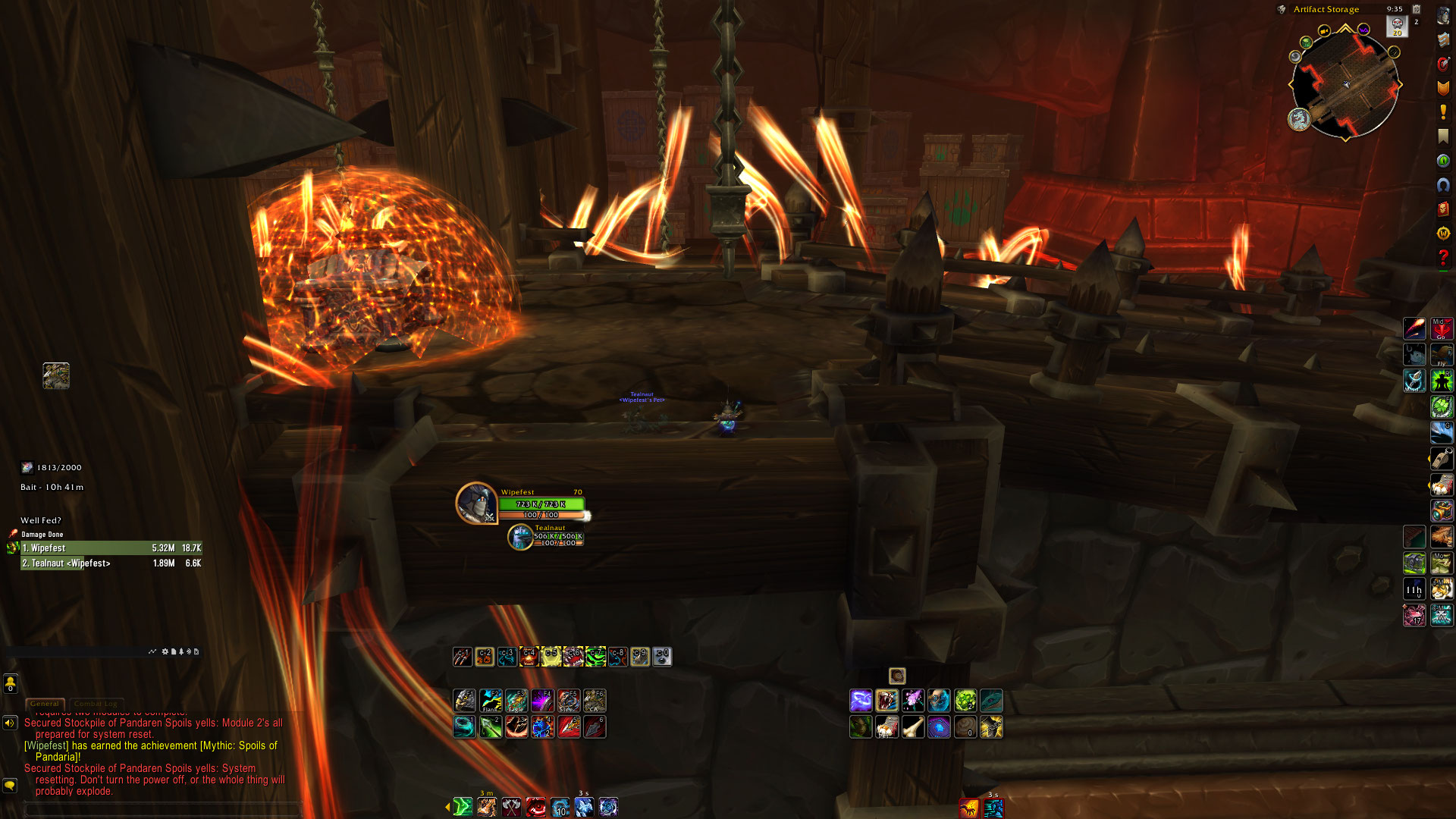This screenshot has height=819, width=1456.
Task: Use the white bone item slot
Action: [913, 727]
